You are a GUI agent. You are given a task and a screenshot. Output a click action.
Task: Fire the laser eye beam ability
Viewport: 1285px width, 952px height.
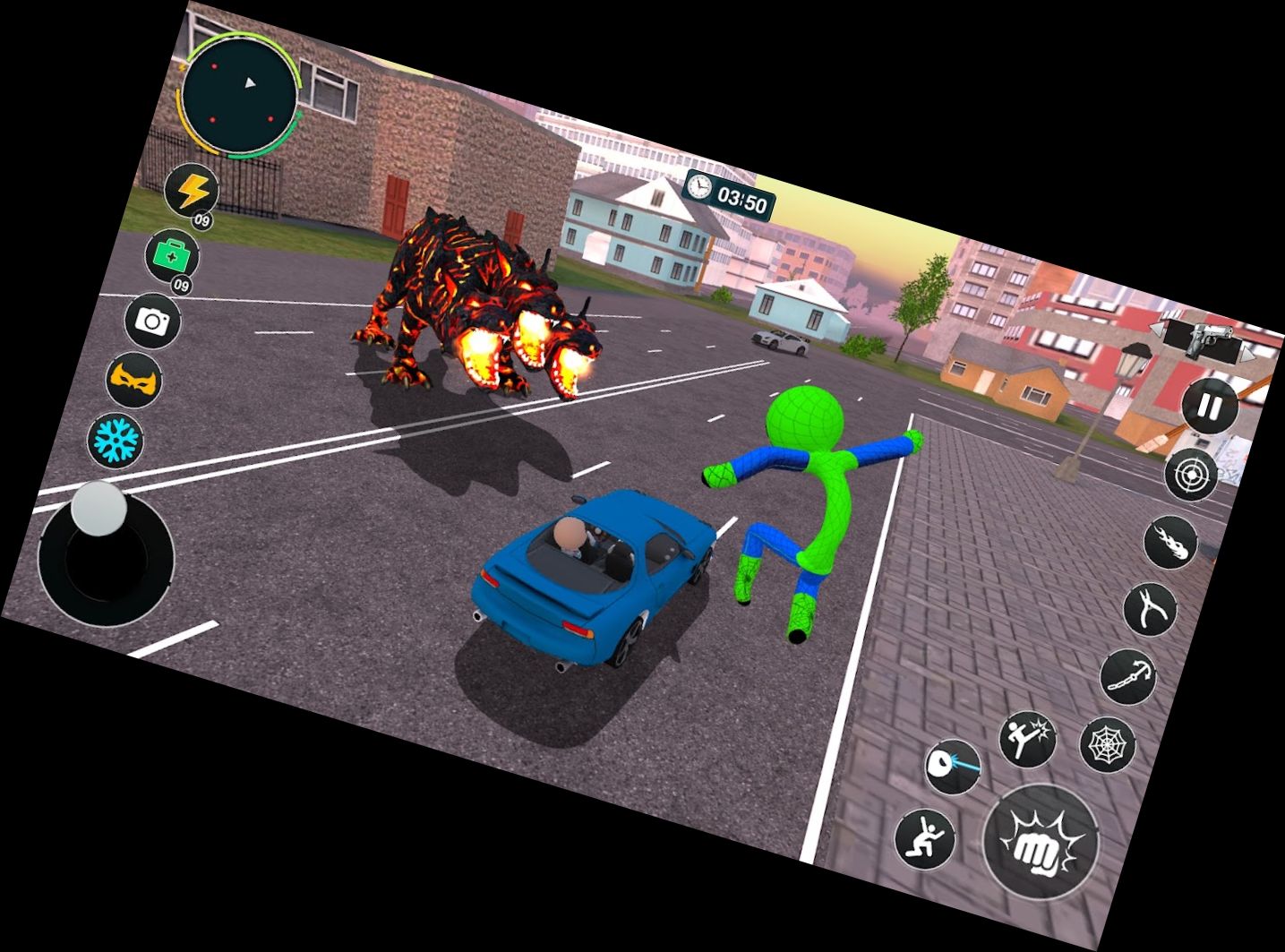click(953, 766)
